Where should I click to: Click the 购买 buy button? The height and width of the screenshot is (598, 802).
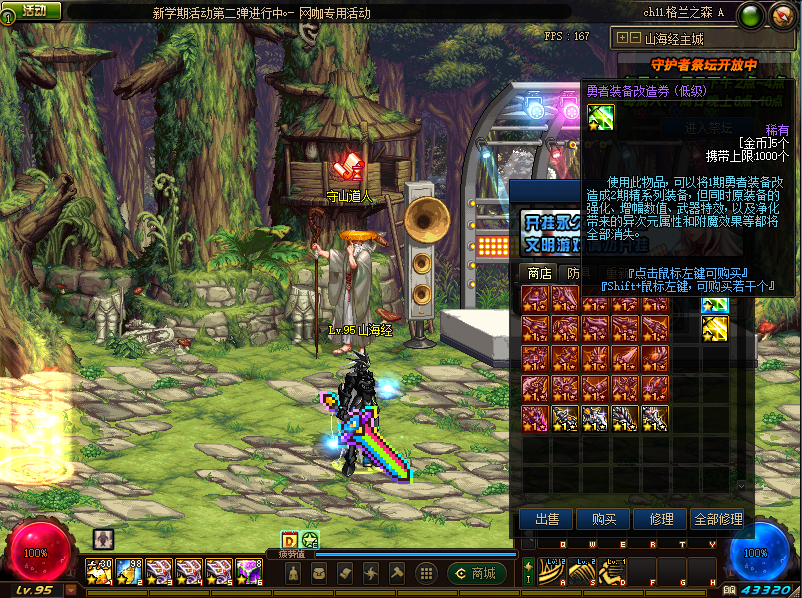click(604, 519)
